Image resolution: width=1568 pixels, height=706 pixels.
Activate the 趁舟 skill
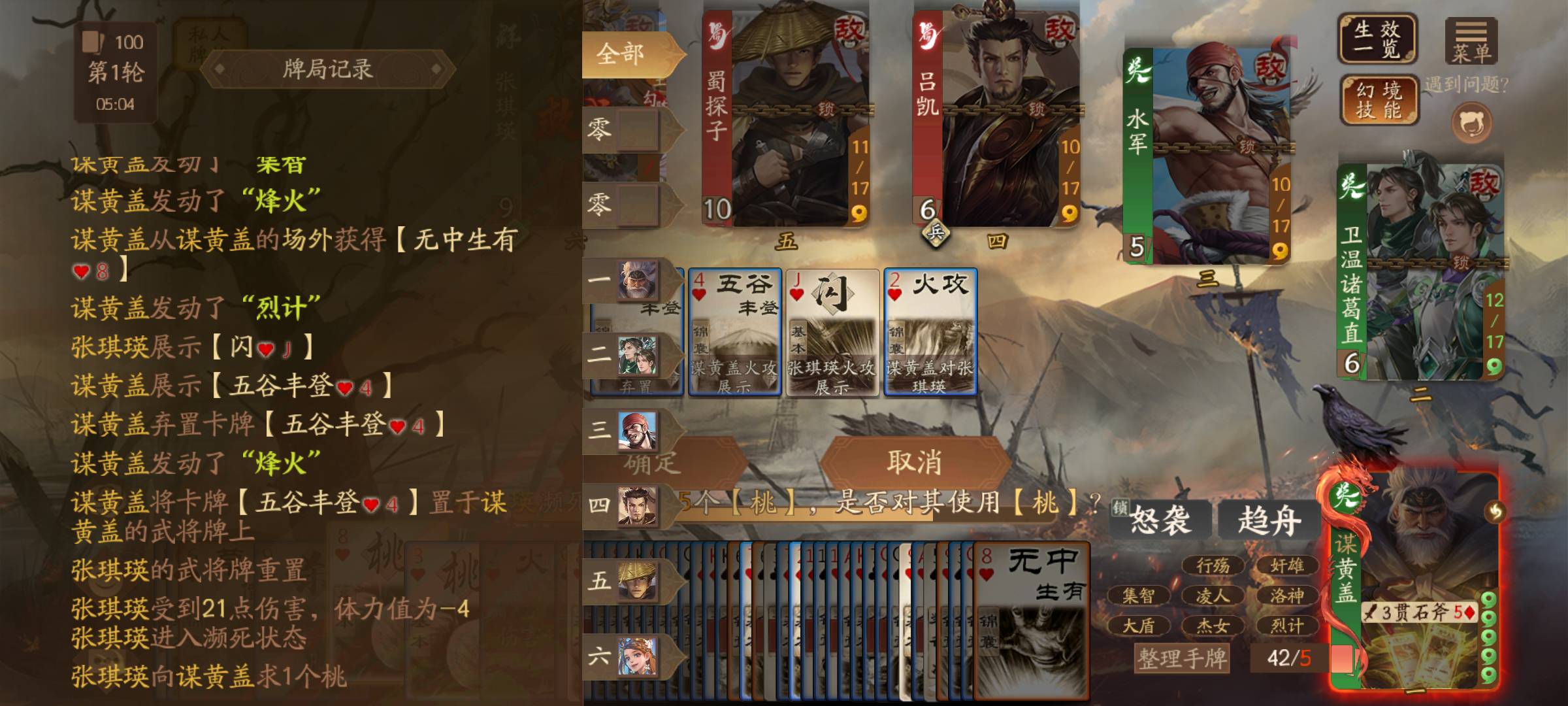pyautogui.click(x=1269, y=521)
